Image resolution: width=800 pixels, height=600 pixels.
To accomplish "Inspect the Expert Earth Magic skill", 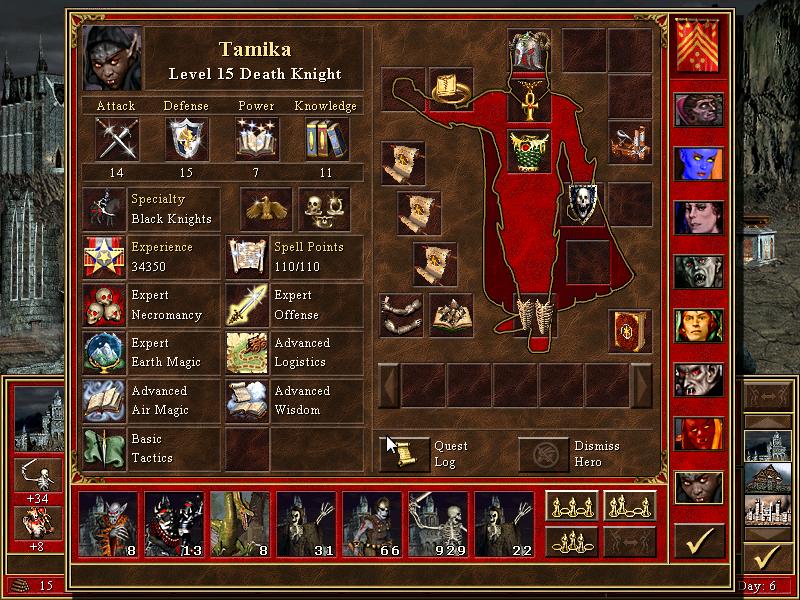I will coord(104,353).
